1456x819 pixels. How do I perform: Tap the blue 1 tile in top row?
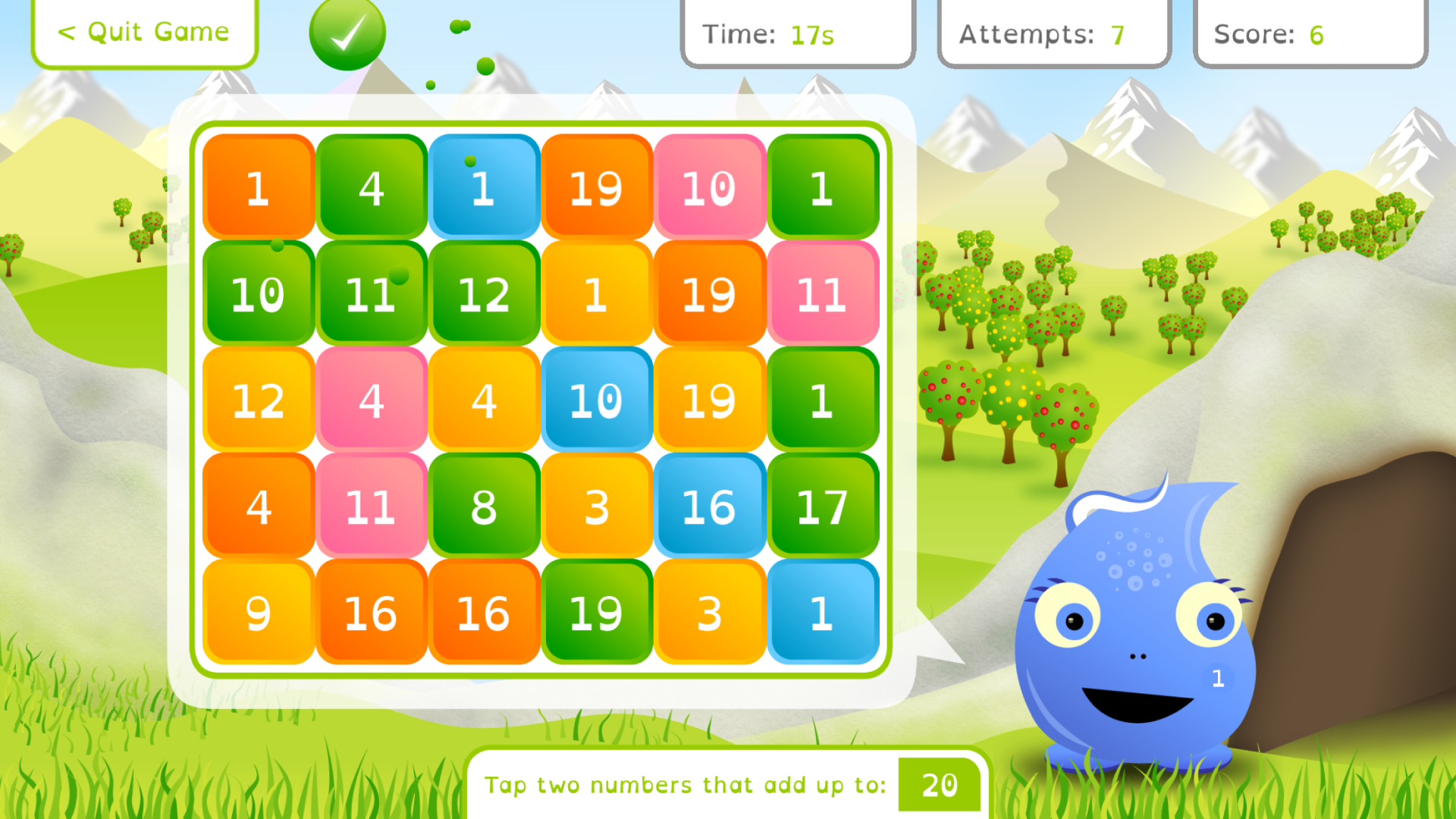pos(484,188)
